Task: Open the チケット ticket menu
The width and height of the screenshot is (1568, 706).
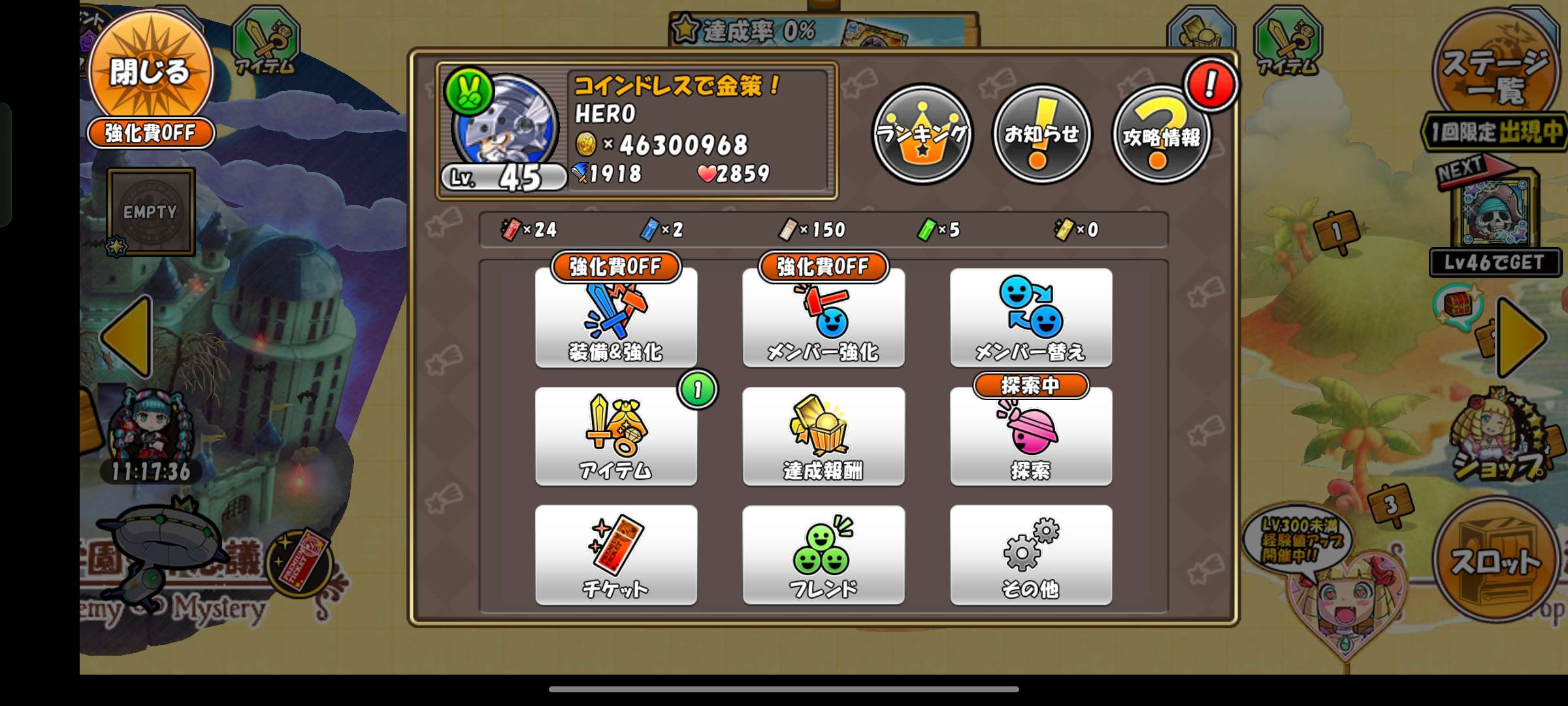Action: [615, 554]
